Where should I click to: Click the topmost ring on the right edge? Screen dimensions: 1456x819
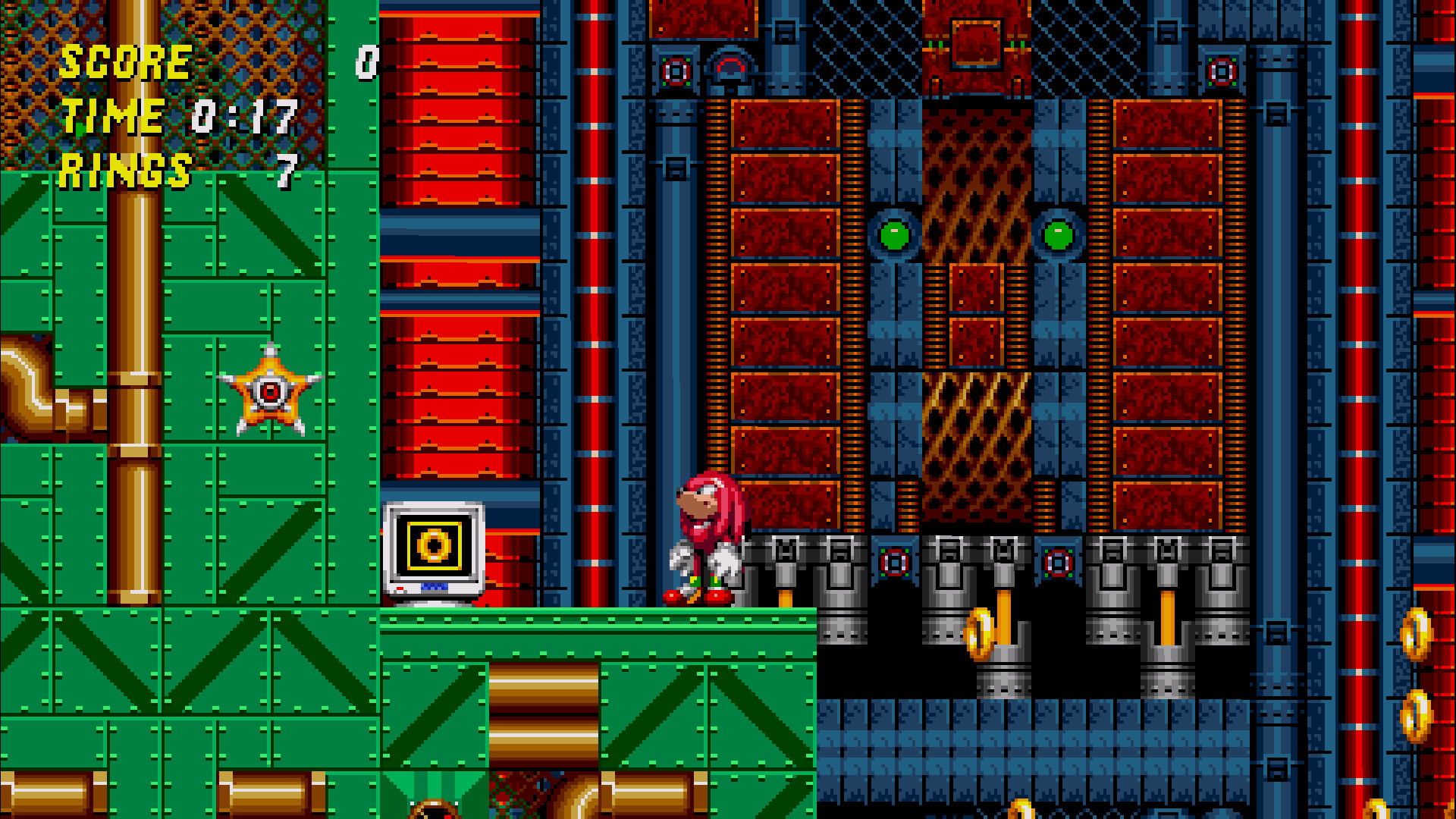[x=1417, y=633]
